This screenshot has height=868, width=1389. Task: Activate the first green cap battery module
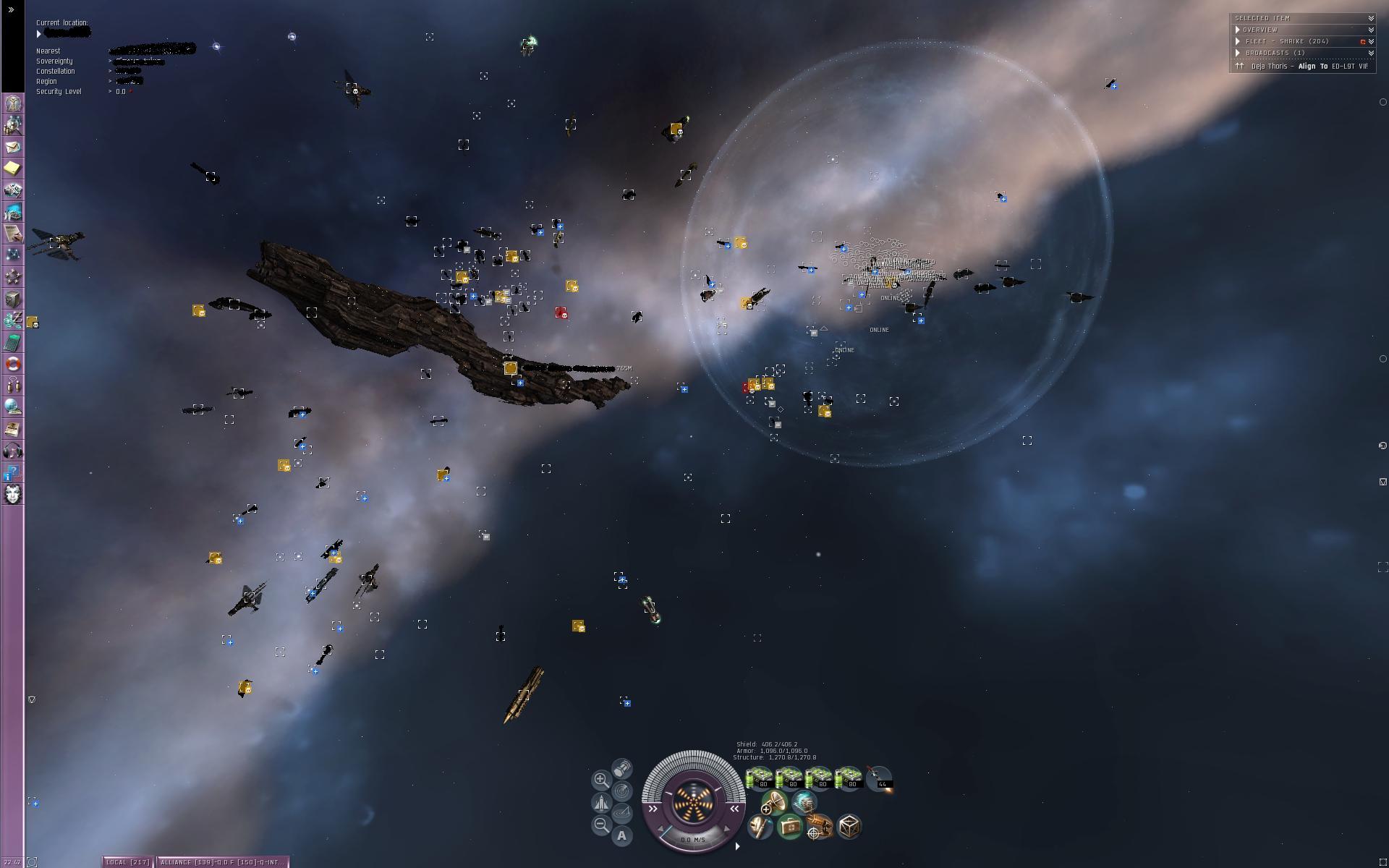click(760, 778)
